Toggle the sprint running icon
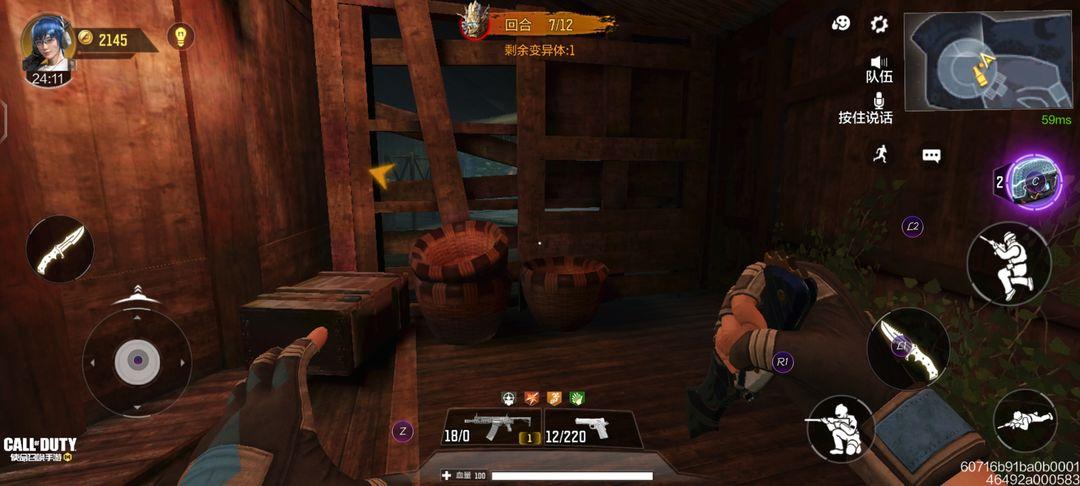 (880, 153)
